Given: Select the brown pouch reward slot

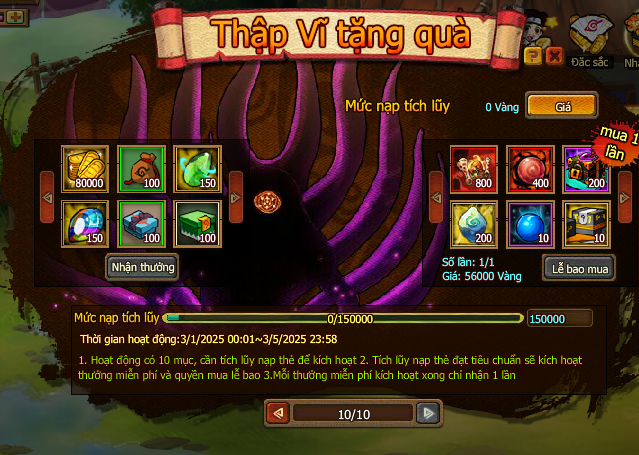Looking at the screenshot, I should [142, 169].
